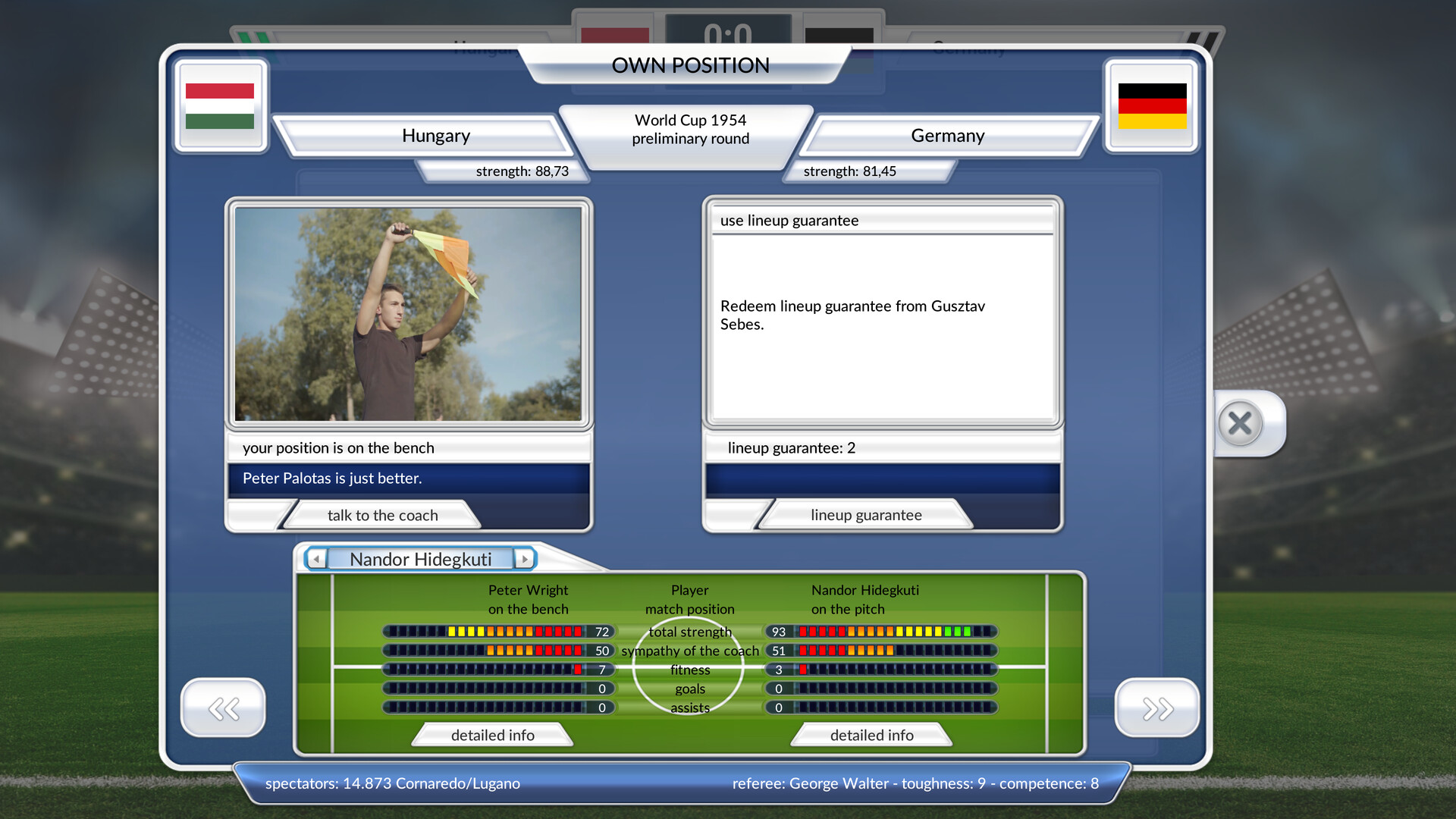This screenshot has height=819, width=1456.
Task: Click the Own Position header banner
Action: click(x=691, y=65)
